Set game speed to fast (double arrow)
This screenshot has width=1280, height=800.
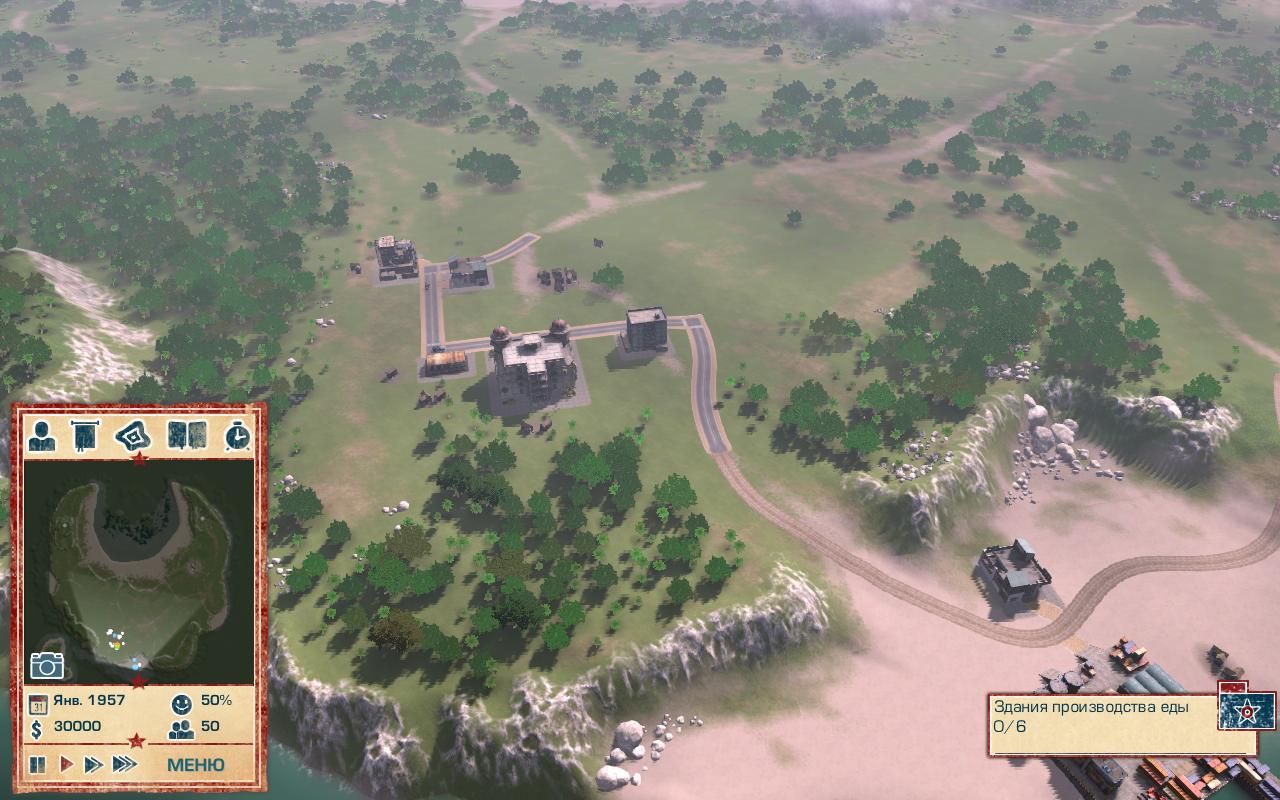[93, 765]
